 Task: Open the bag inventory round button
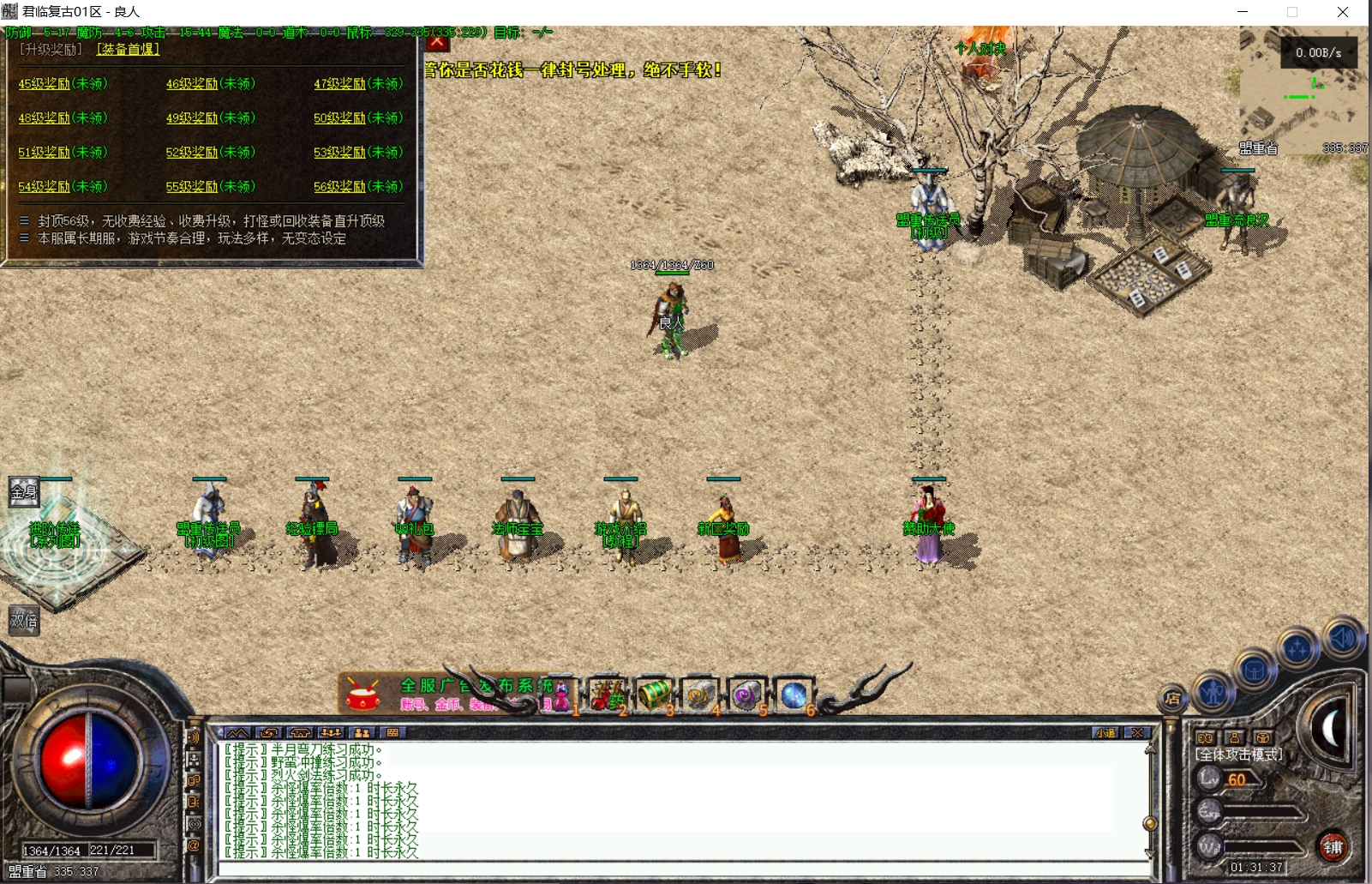tap(1255, 670)
